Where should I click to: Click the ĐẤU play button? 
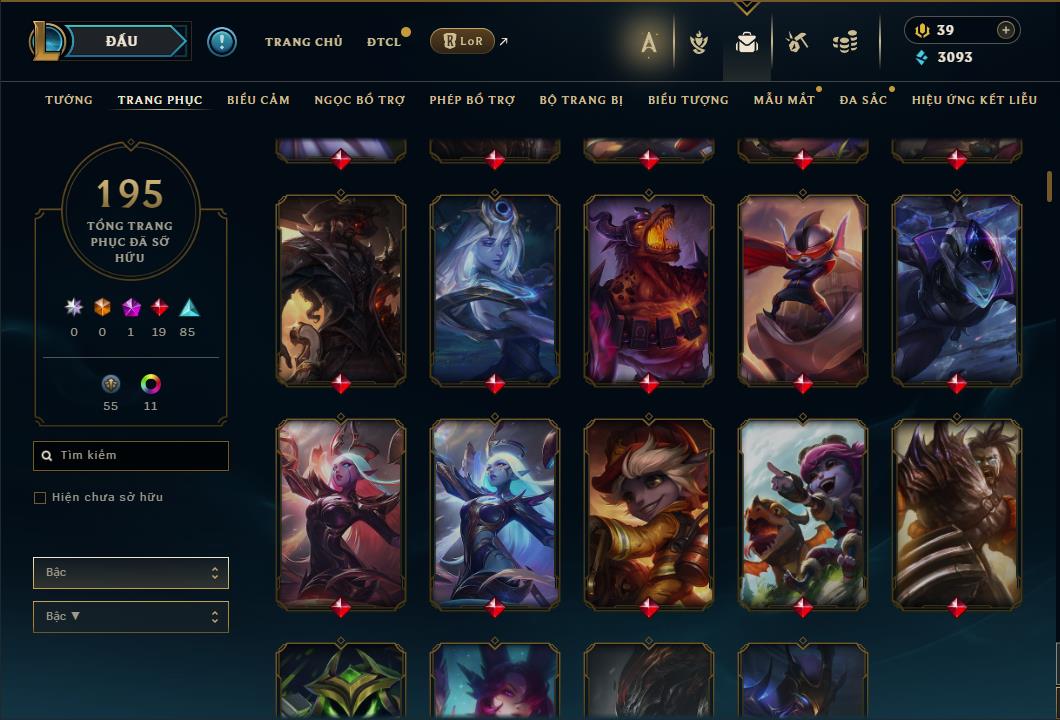[122, 41]
